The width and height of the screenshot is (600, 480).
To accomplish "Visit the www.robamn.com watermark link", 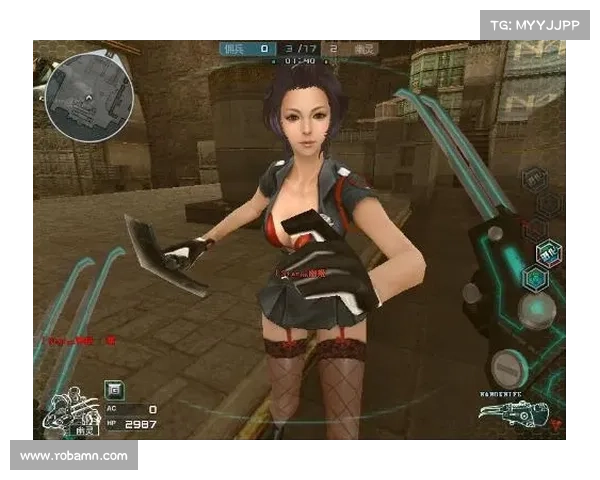I will 74,456.
